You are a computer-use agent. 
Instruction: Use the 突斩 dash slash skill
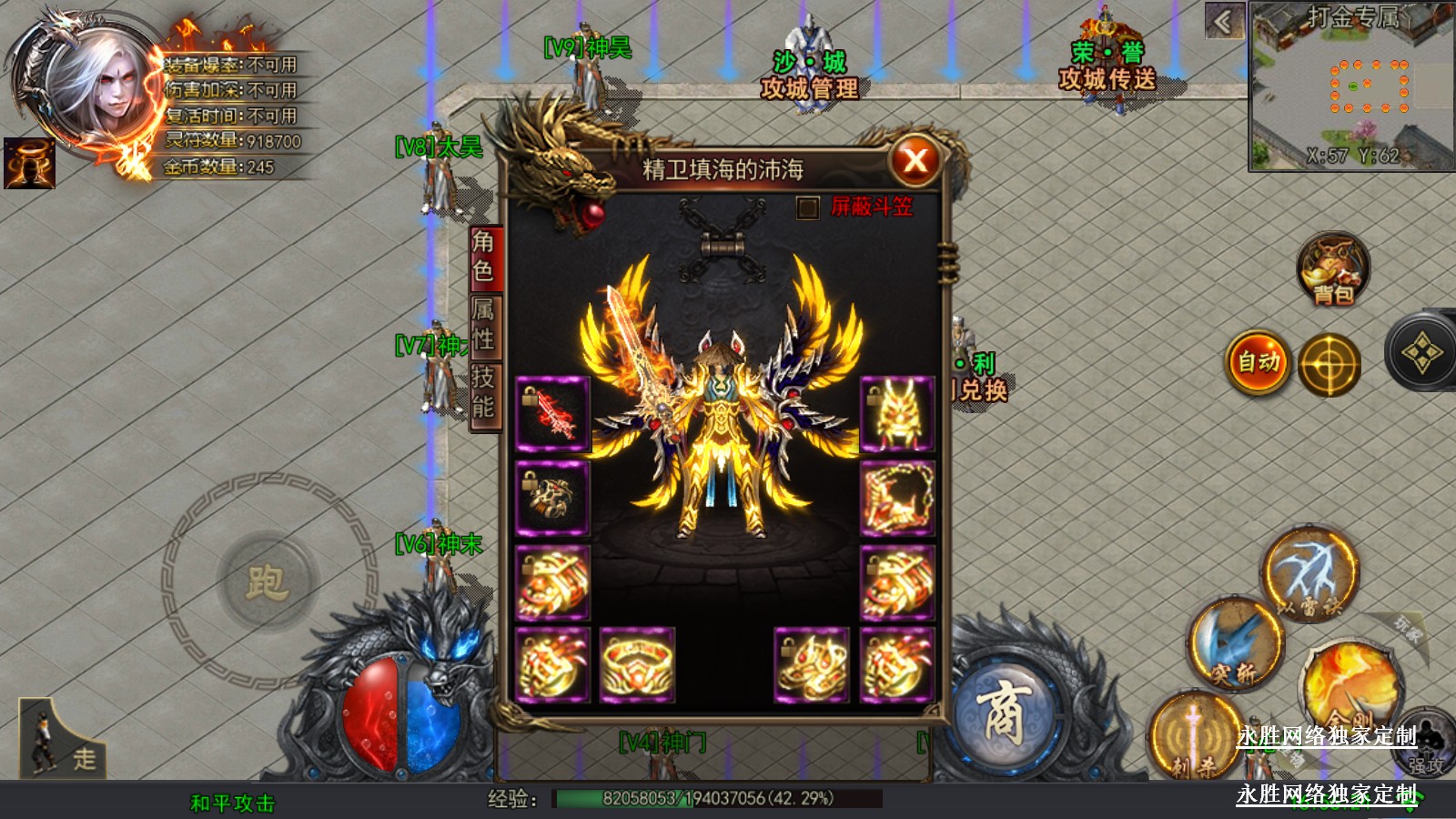[1235, 642]
